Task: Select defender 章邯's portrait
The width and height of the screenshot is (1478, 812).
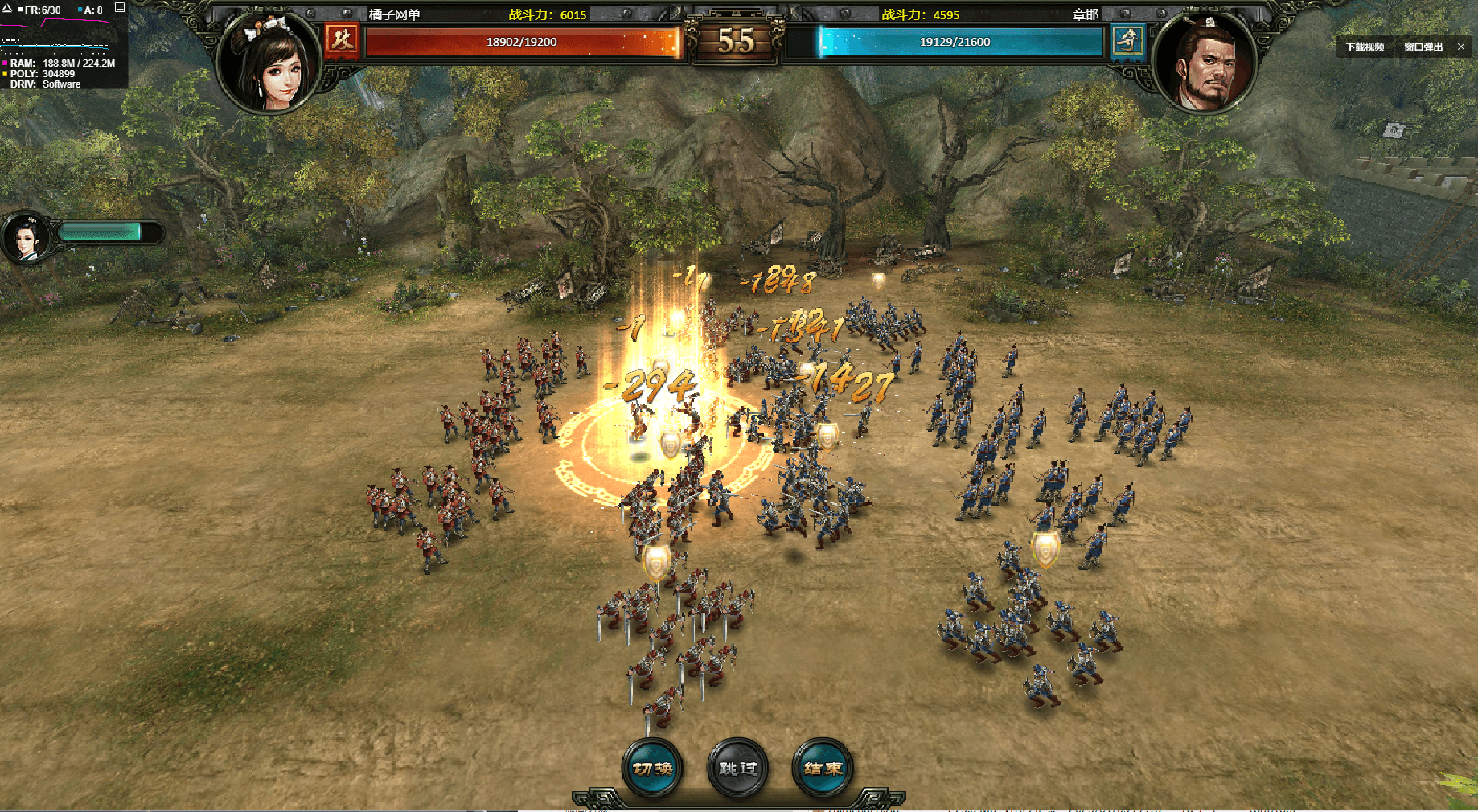Action: pyautogui.click(x=1204, y=63)
